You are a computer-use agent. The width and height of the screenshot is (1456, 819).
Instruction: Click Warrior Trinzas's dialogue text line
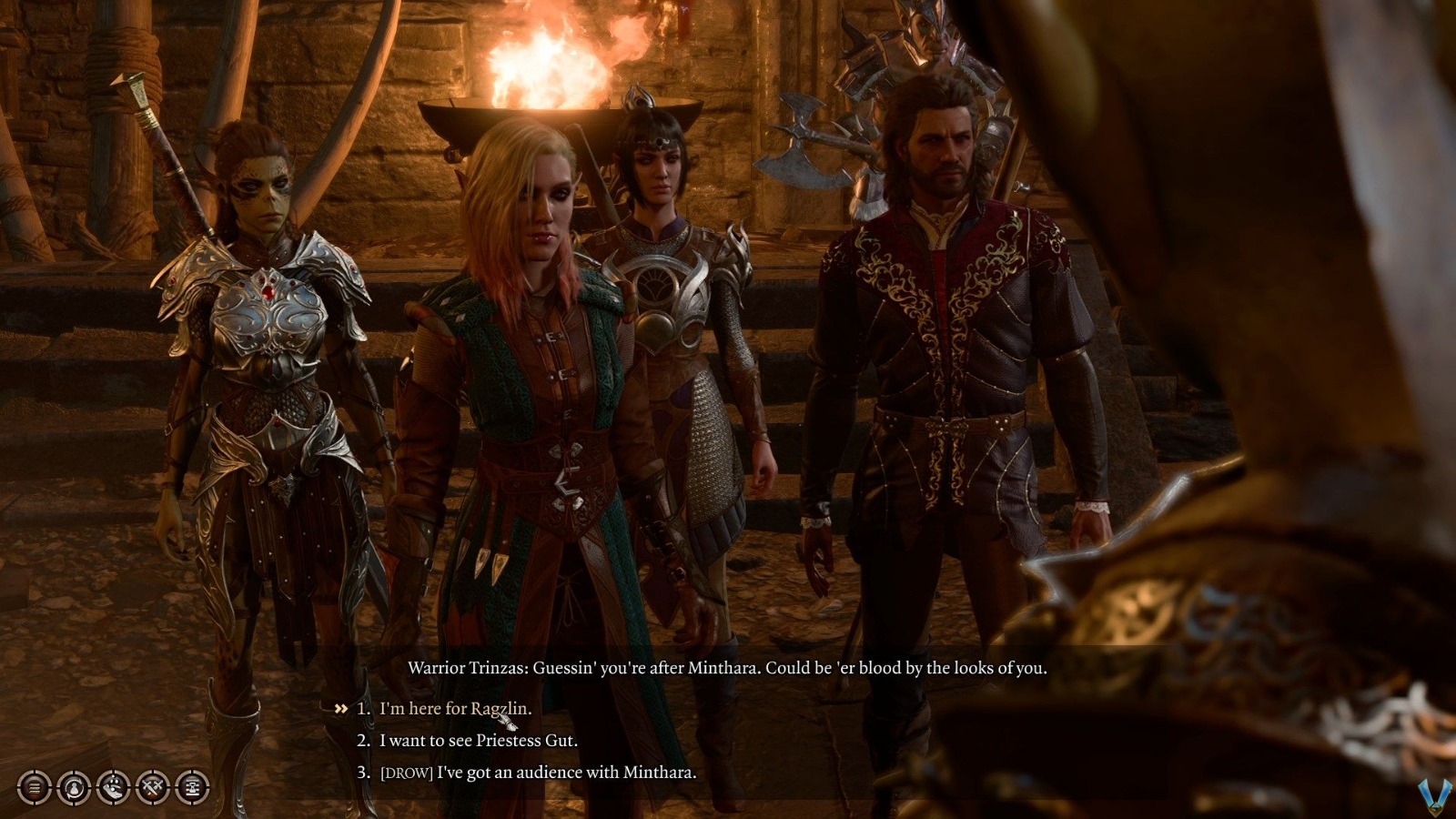(728, 668)
